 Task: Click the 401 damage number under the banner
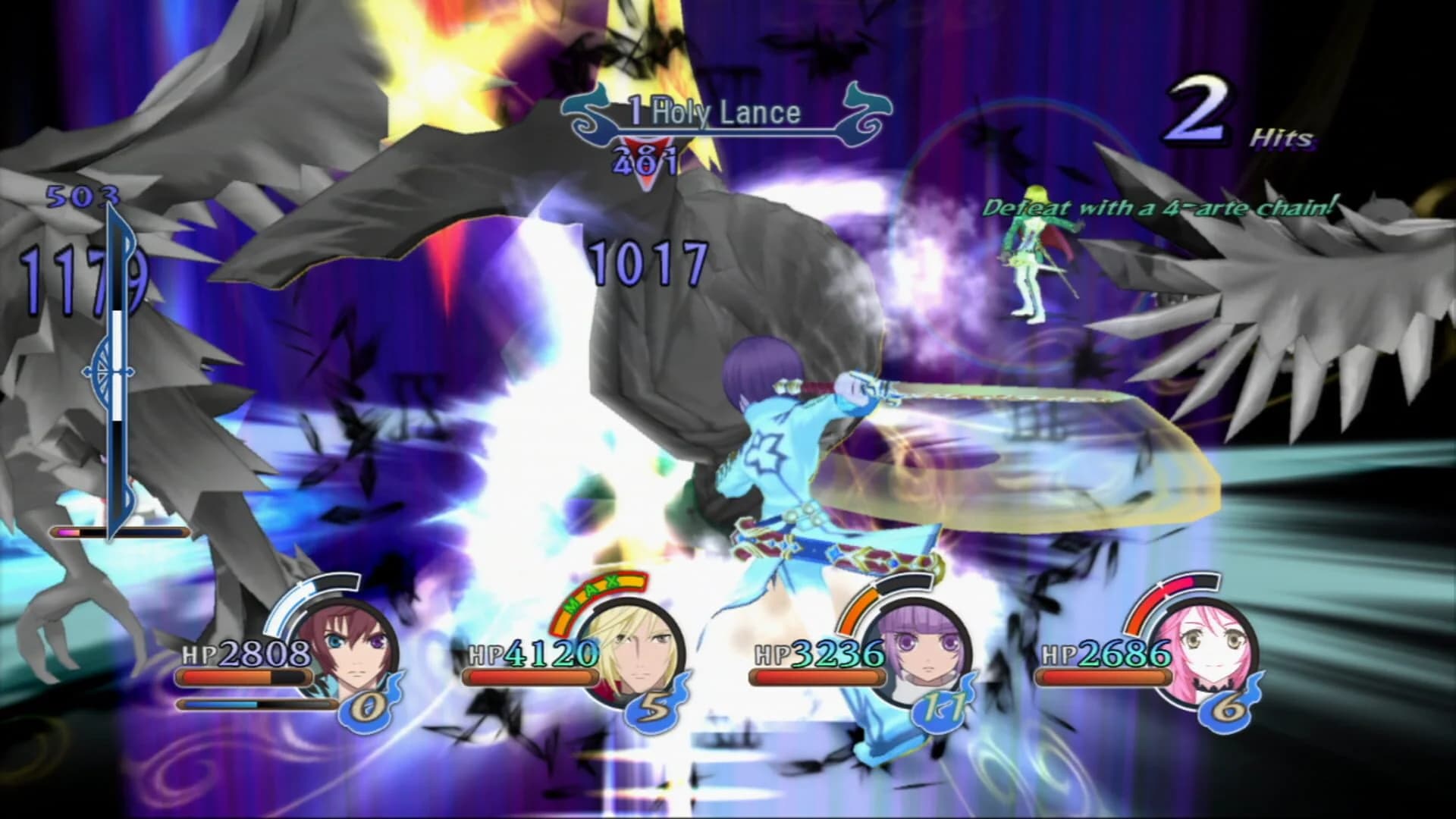645,161
